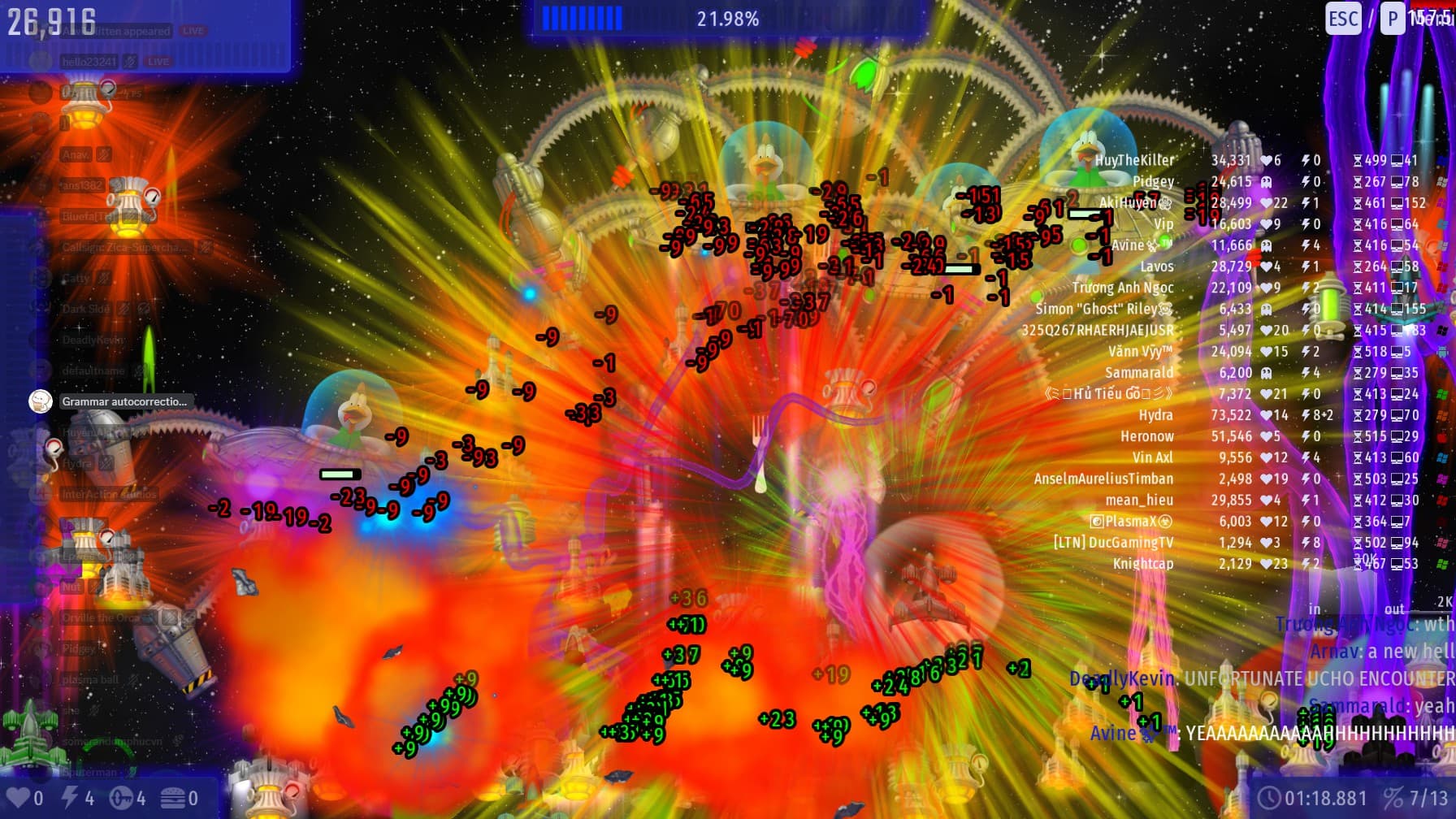The width and height of the screenshot is (1456, 819).
Task: Select the mean_hieu scoreboard row
Action: (1138, 500)
